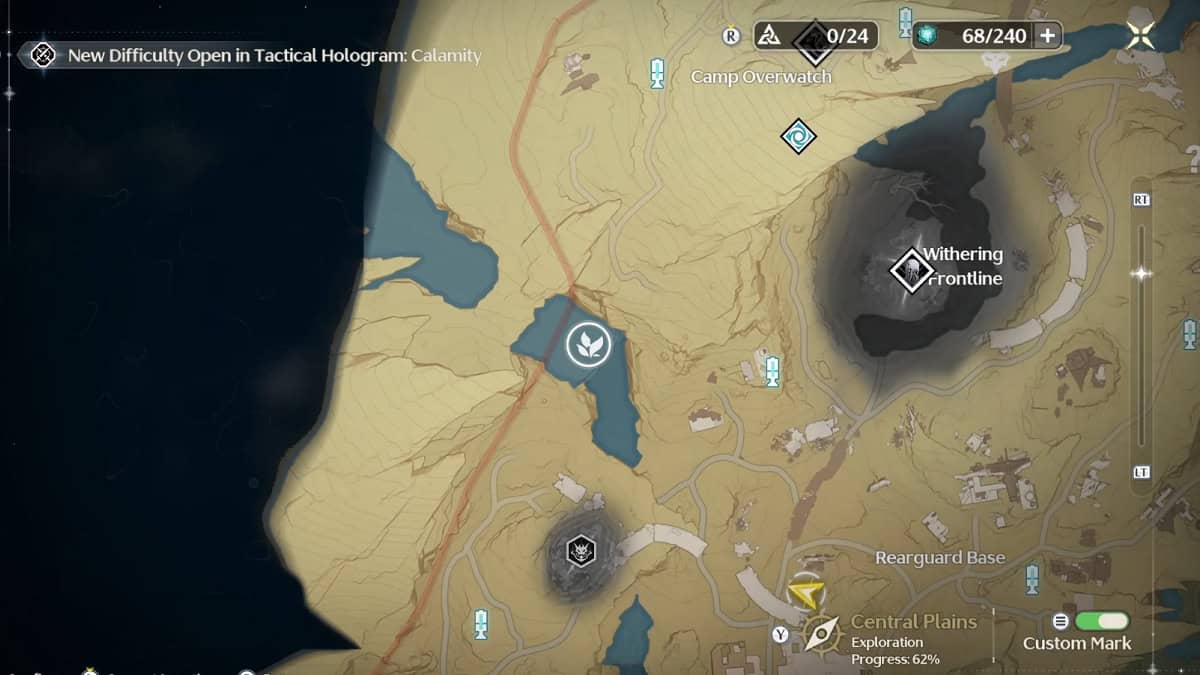Select the Withering Frontline map marker

(911, 270)
